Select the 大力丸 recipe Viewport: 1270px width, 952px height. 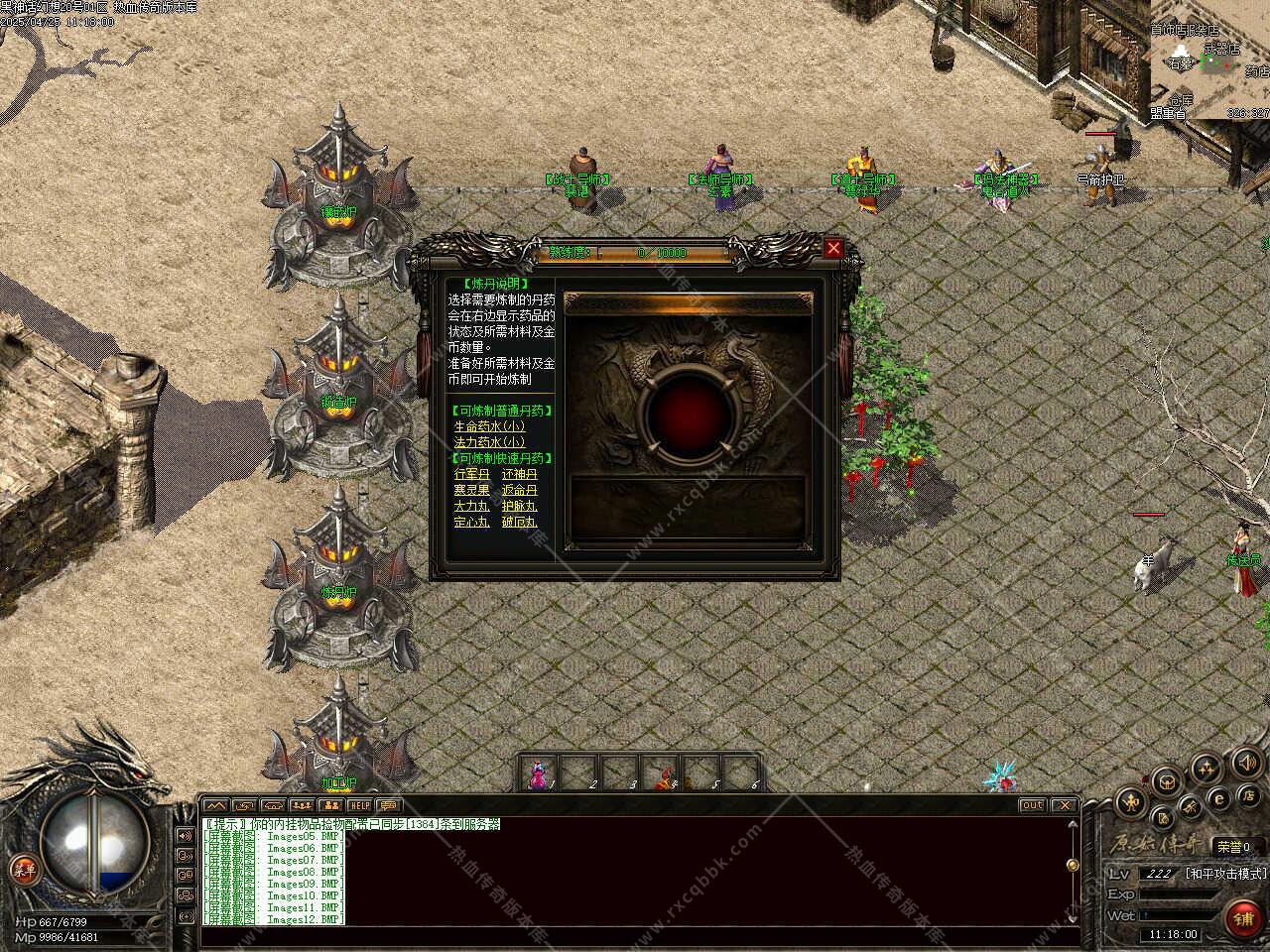(471, 506)
